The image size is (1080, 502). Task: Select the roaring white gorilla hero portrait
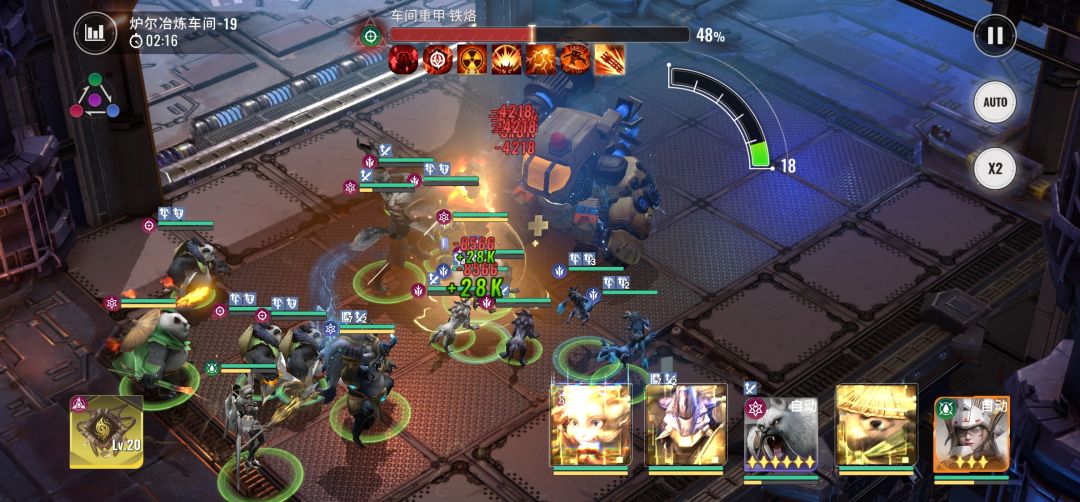coord(781,430)
